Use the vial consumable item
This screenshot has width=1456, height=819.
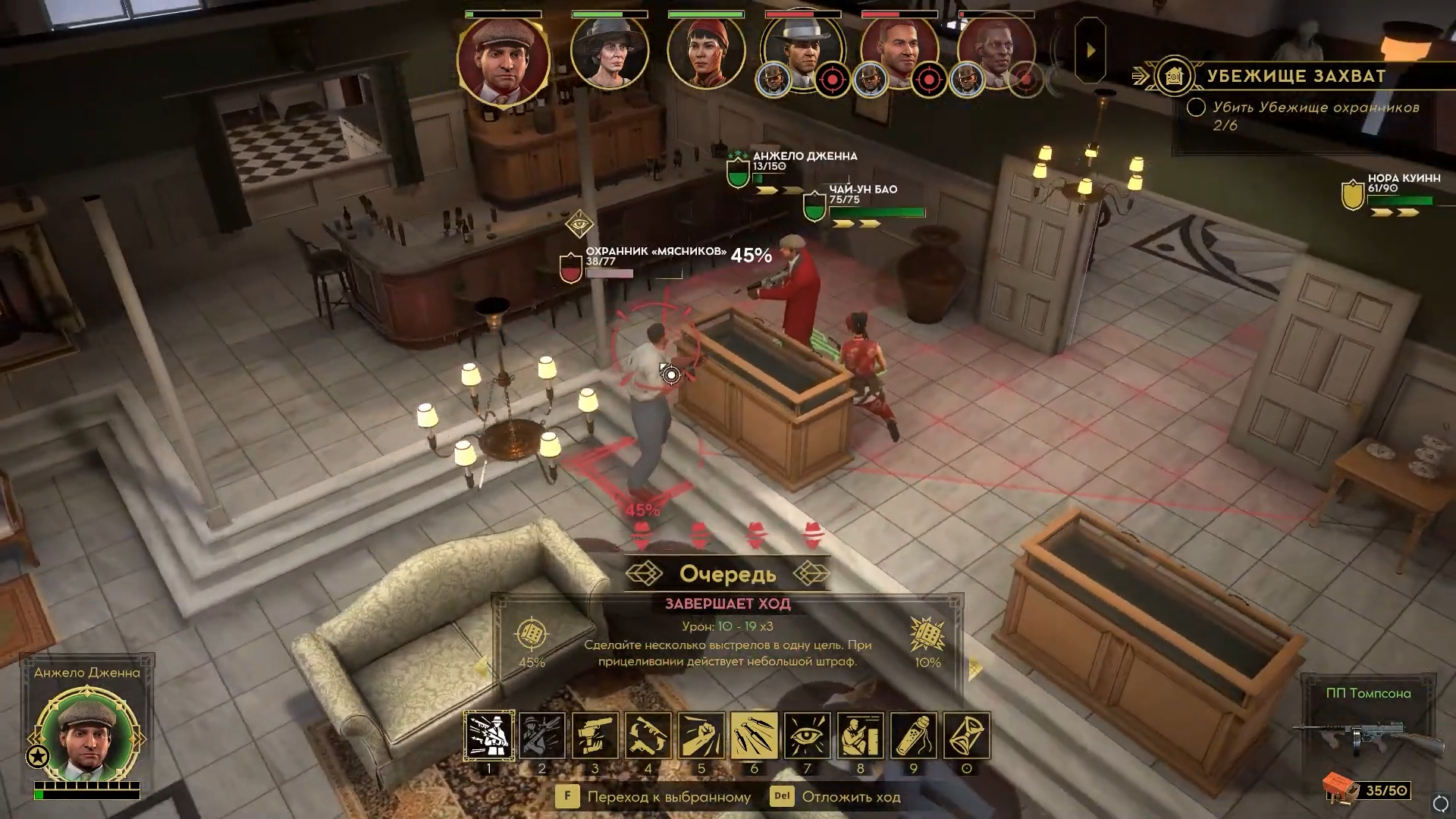click(x=914, y=735)
